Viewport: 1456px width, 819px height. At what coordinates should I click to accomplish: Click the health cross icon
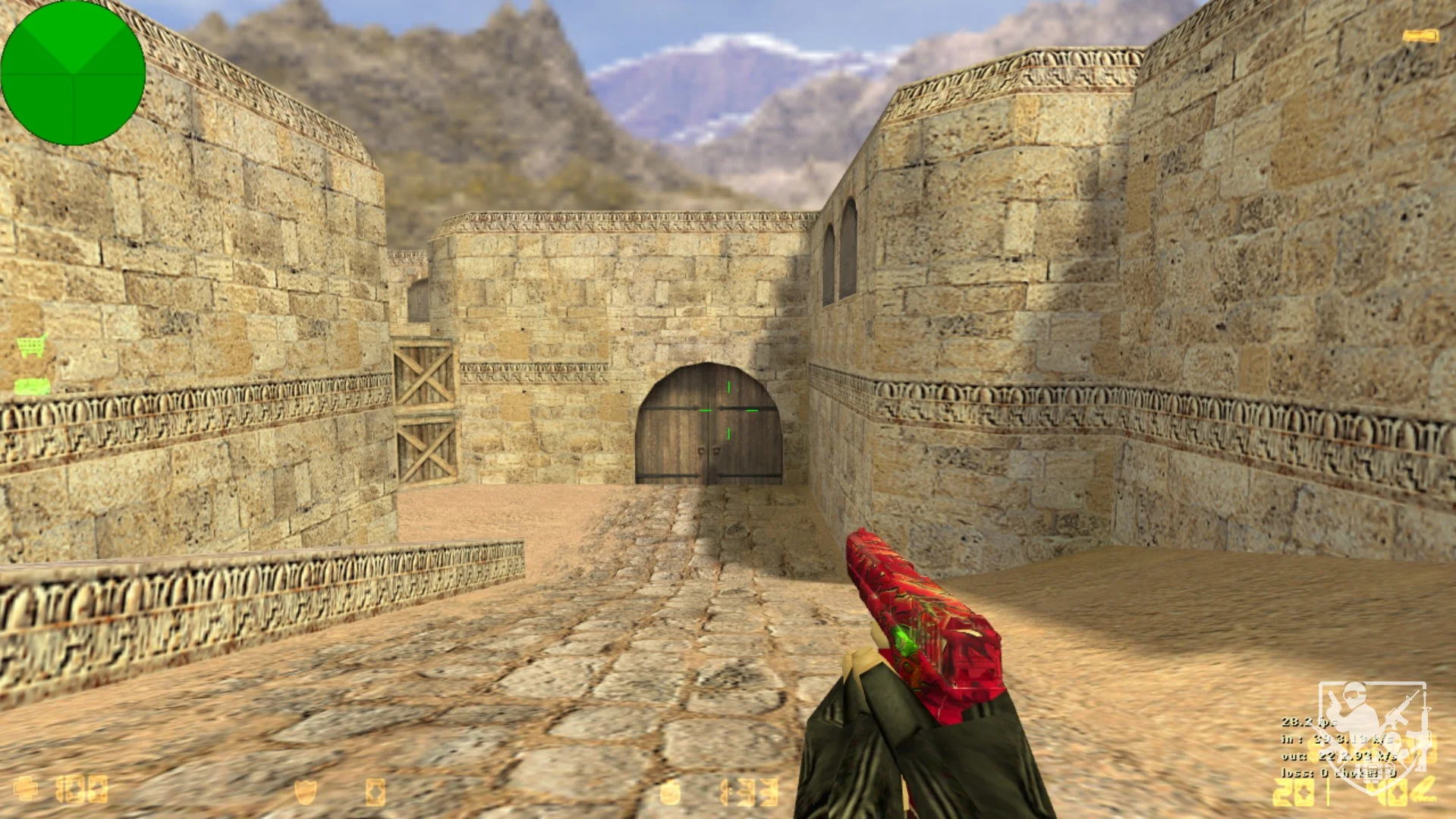26,789
